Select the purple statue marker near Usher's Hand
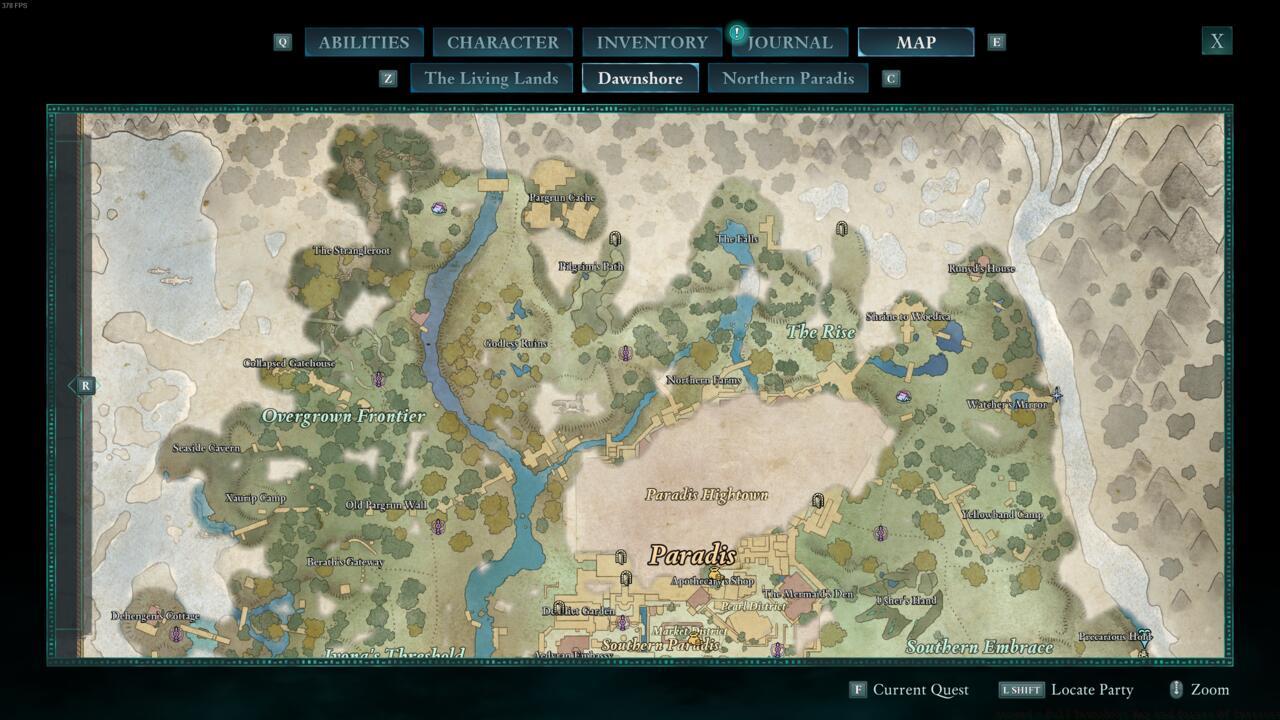The height and width of the screenshot is (720, 1280). (880, 531)
